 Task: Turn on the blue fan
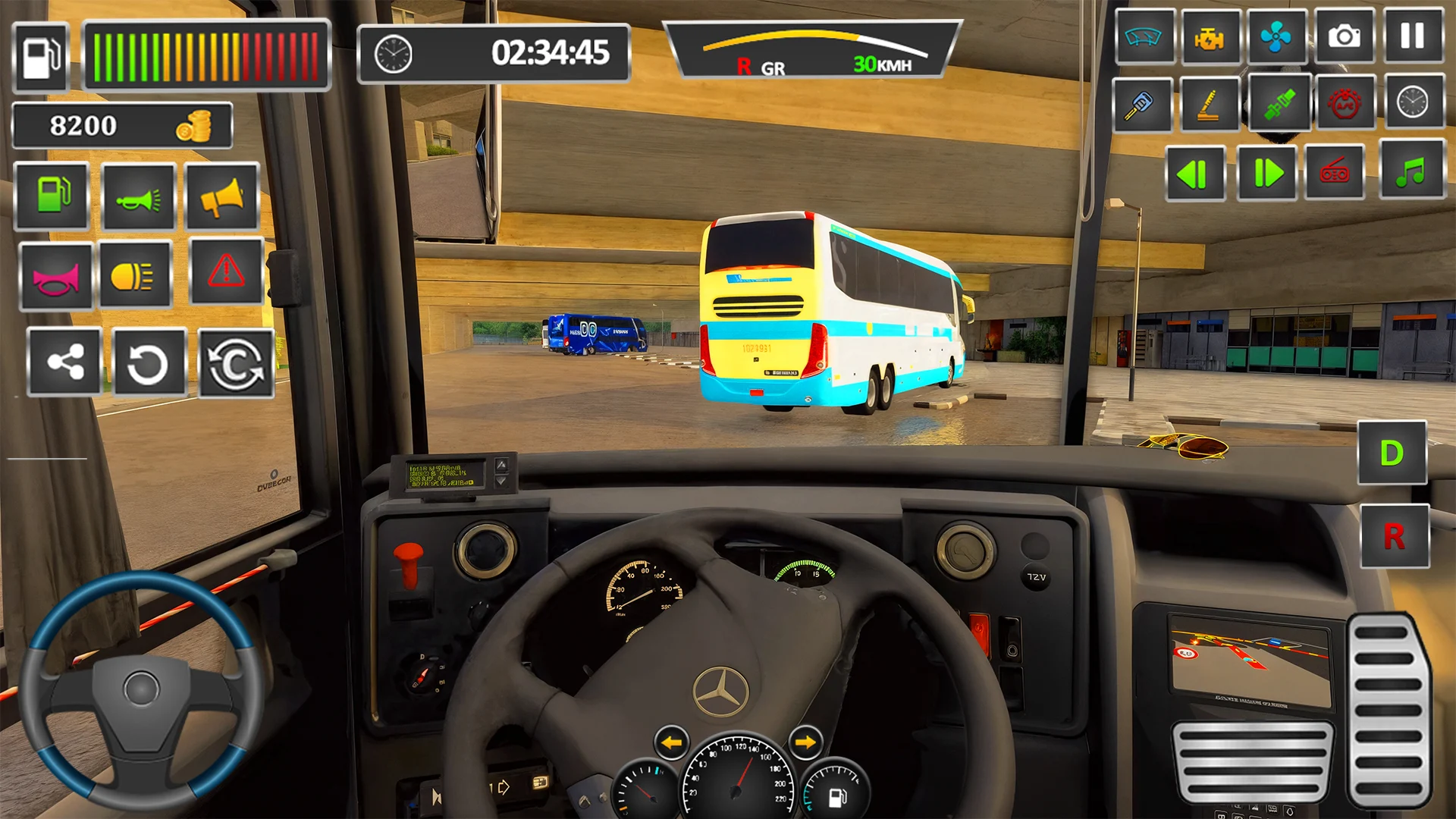pyautogui.click(x=1276, y=36)
